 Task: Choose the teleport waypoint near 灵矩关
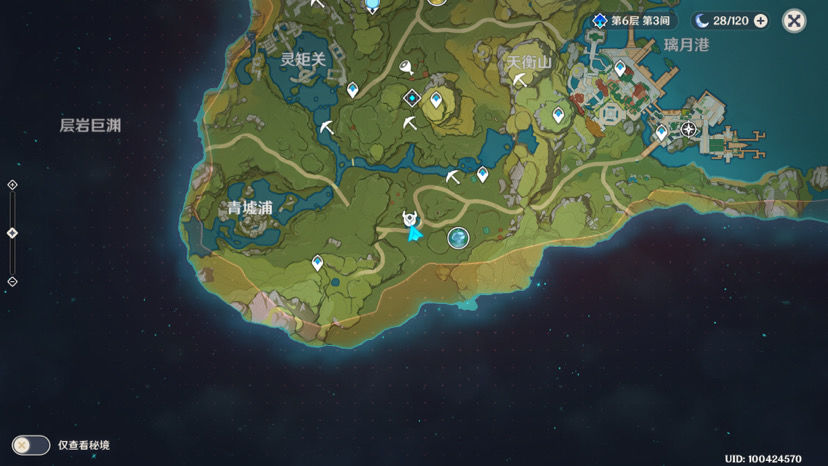click(x=352, y=90)
